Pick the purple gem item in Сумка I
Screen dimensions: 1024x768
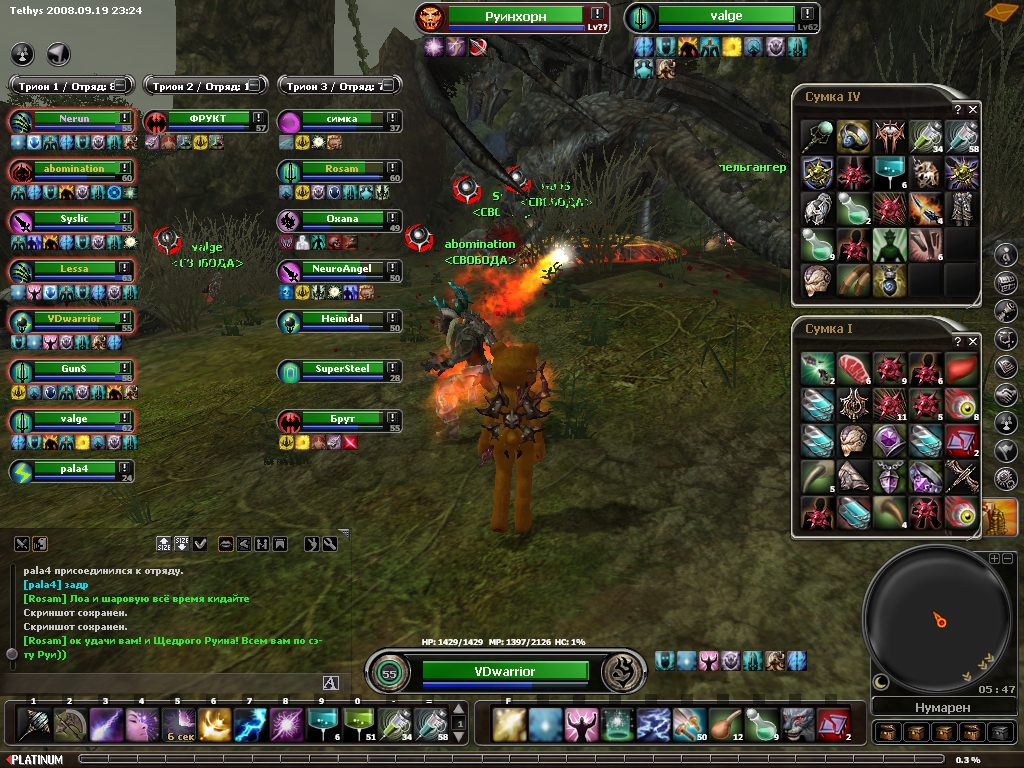click(x=889, y=439)
